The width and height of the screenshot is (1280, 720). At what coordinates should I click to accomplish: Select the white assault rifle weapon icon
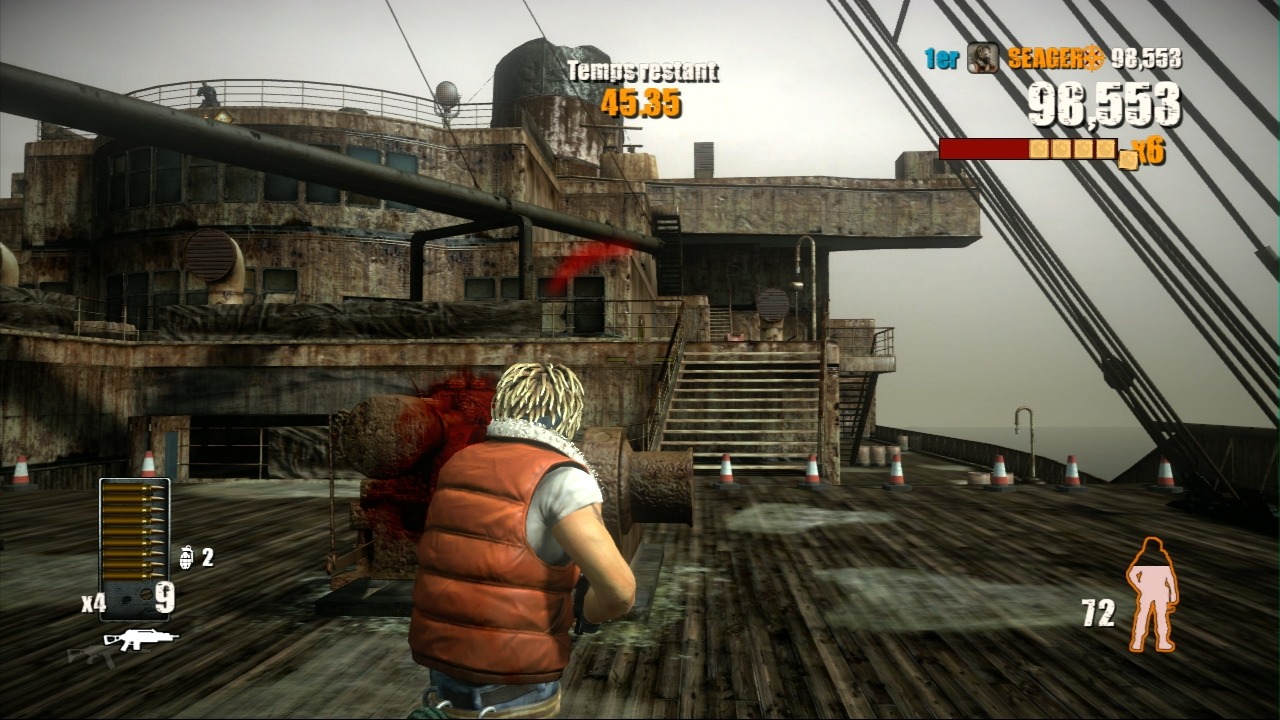141,638
